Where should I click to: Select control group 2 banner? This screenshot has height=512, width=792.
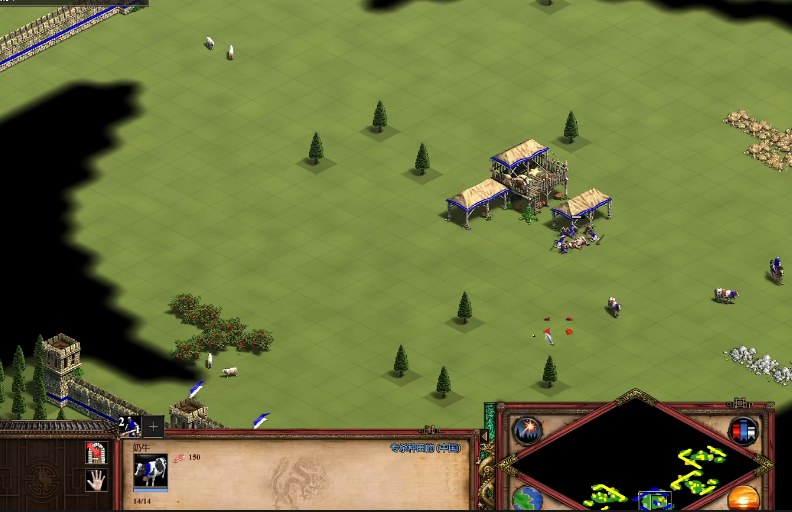coord(129,426)
